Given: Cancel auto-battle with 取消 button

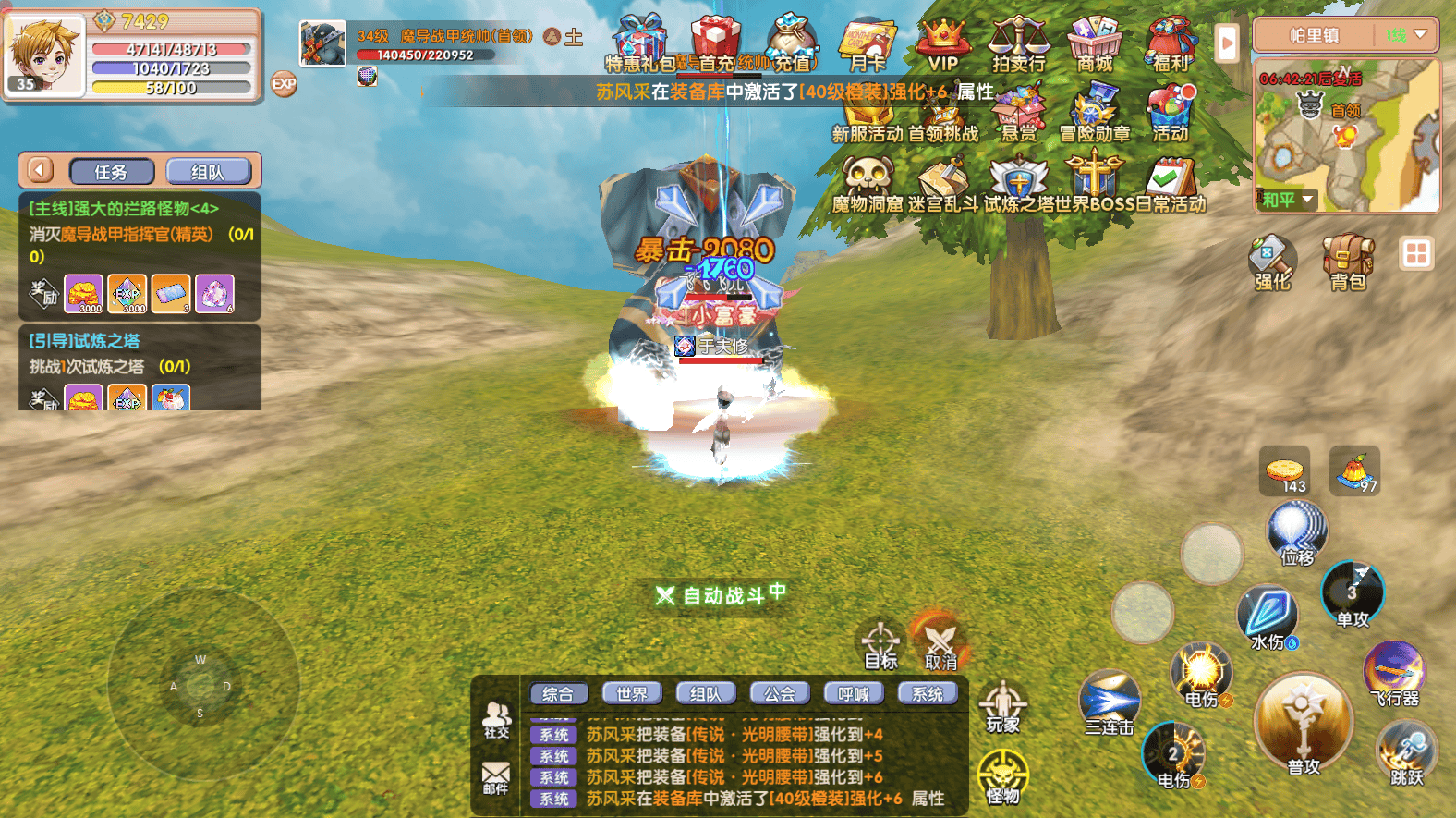Looking at the screenshot, I should [940, 643].
